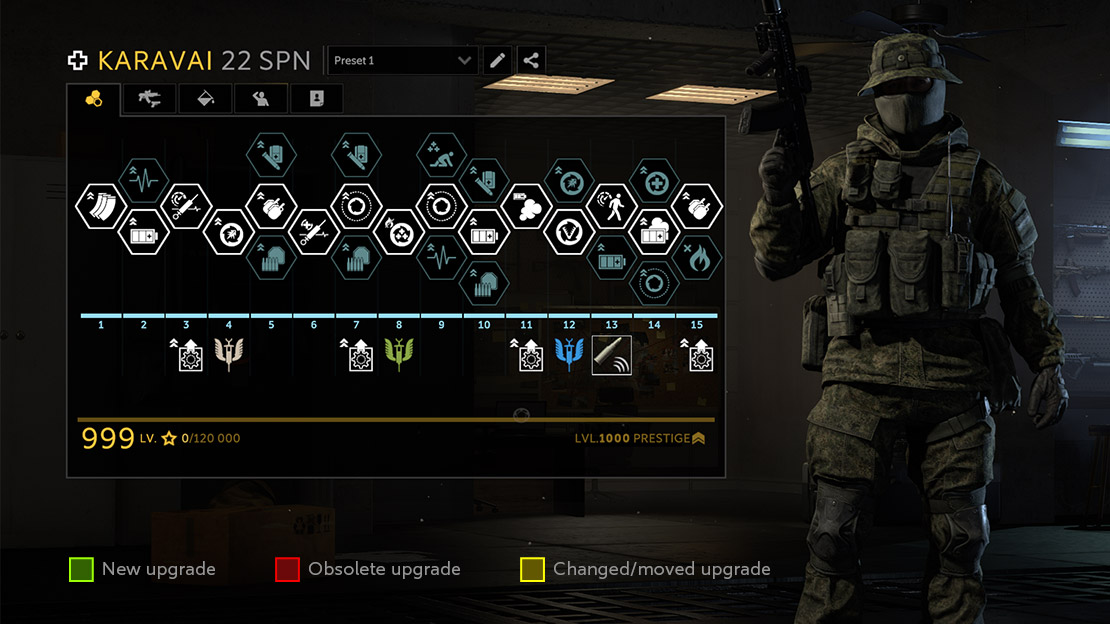
Task: Open the Preset 1 dropdown
Action: tap(402, 61)
